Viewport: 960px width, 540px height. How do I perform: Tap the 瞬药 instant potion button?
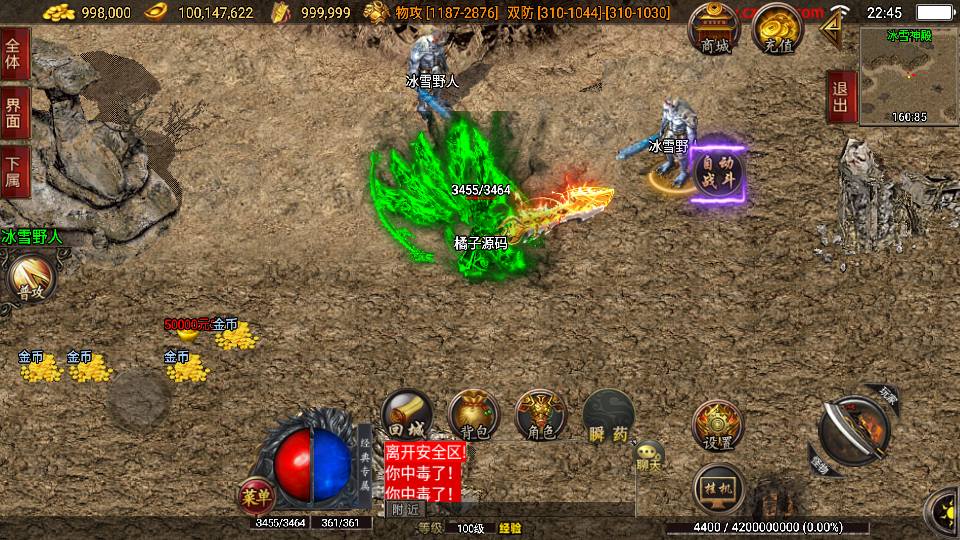pos(608,415)
